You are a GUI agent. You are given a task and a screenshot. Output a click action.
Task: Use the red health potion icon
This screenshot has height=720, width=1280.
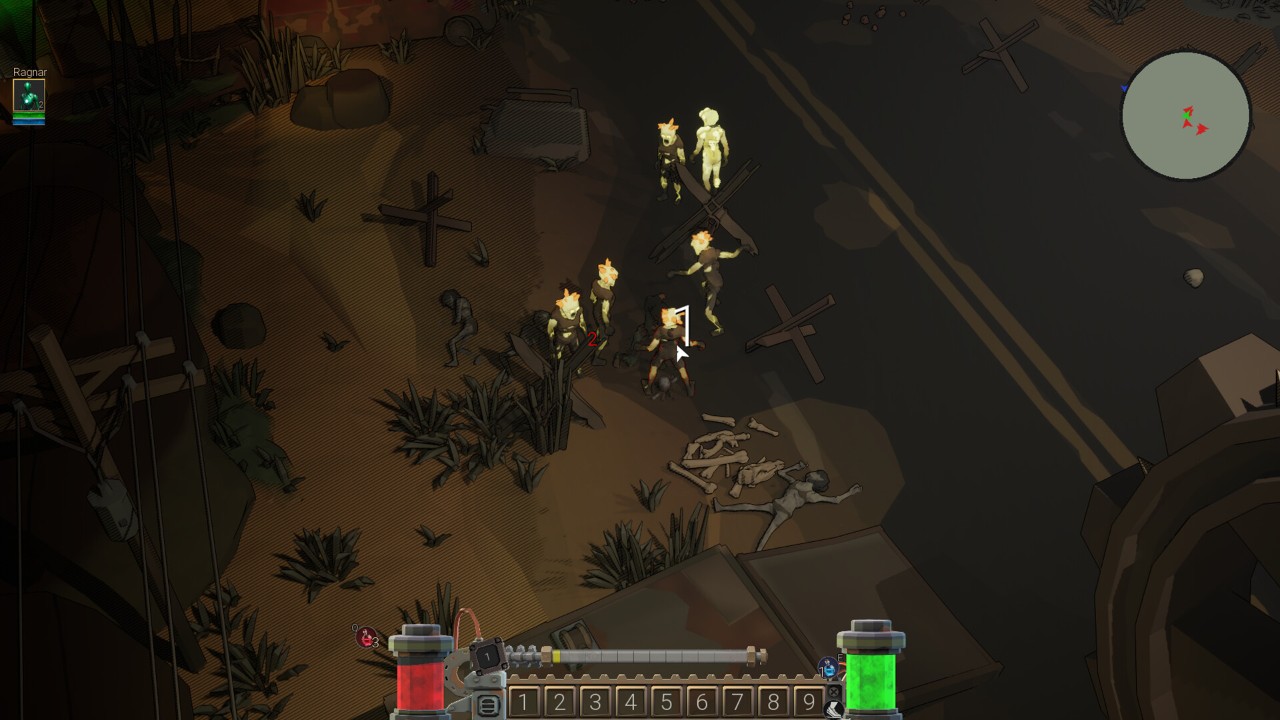tap(367, 637)
